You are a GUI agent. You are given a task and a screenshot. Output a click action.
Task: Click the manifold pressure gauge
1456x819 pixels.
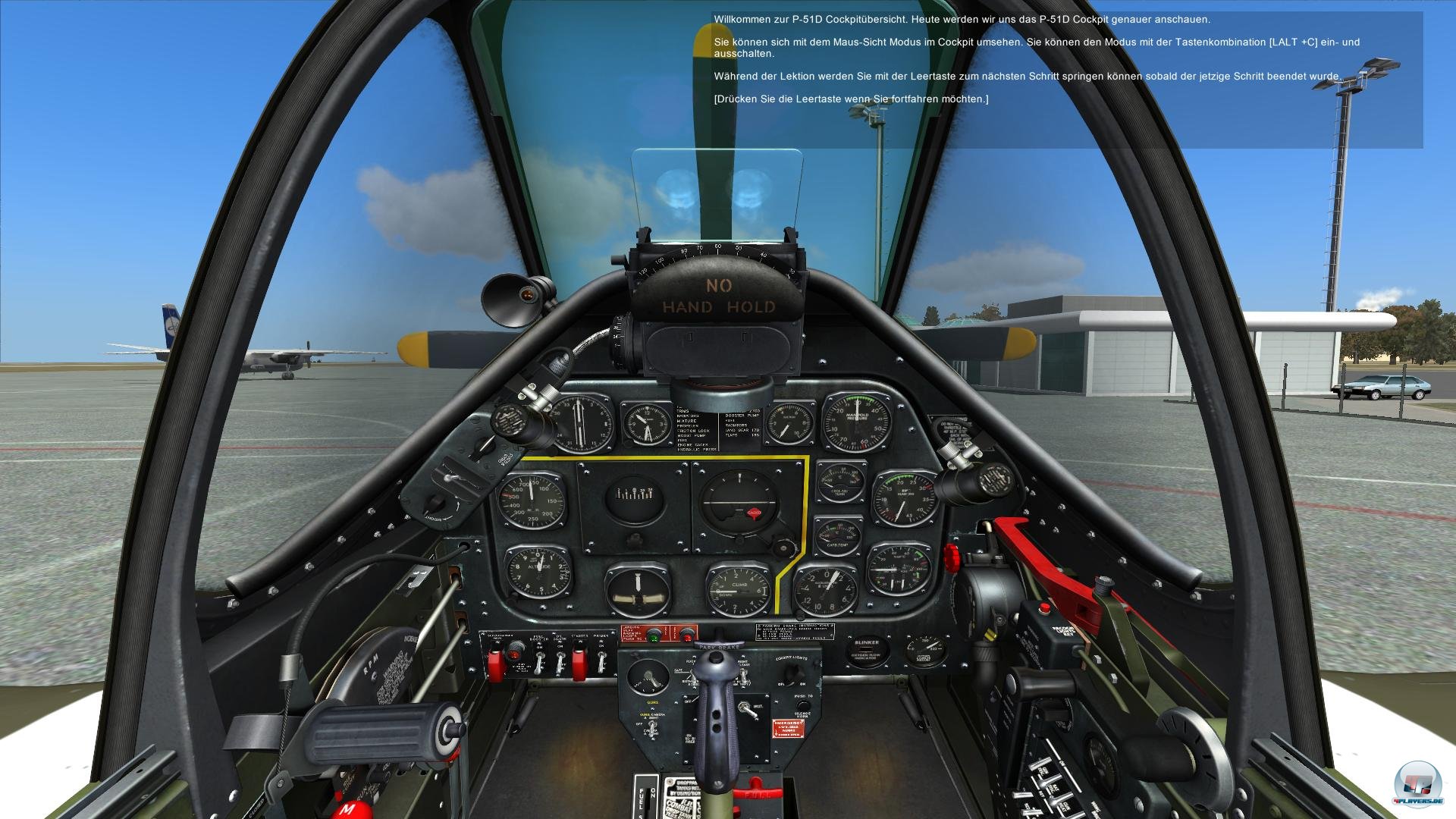coord(858,422)
